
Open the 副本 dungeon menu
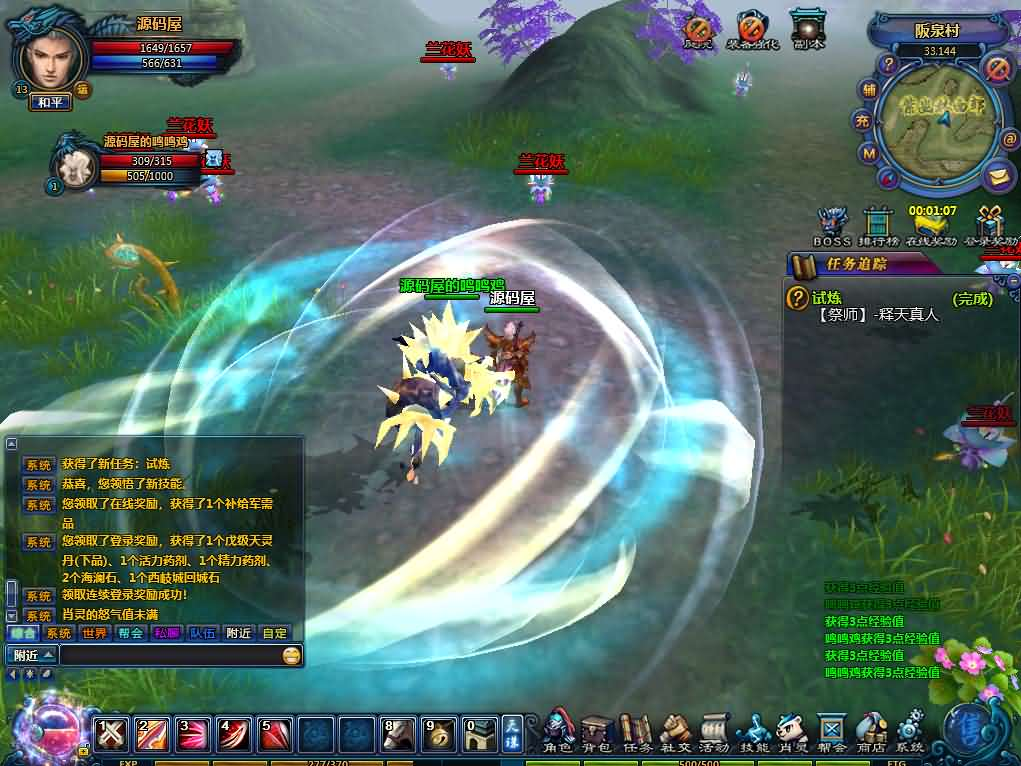coord(807,30)
